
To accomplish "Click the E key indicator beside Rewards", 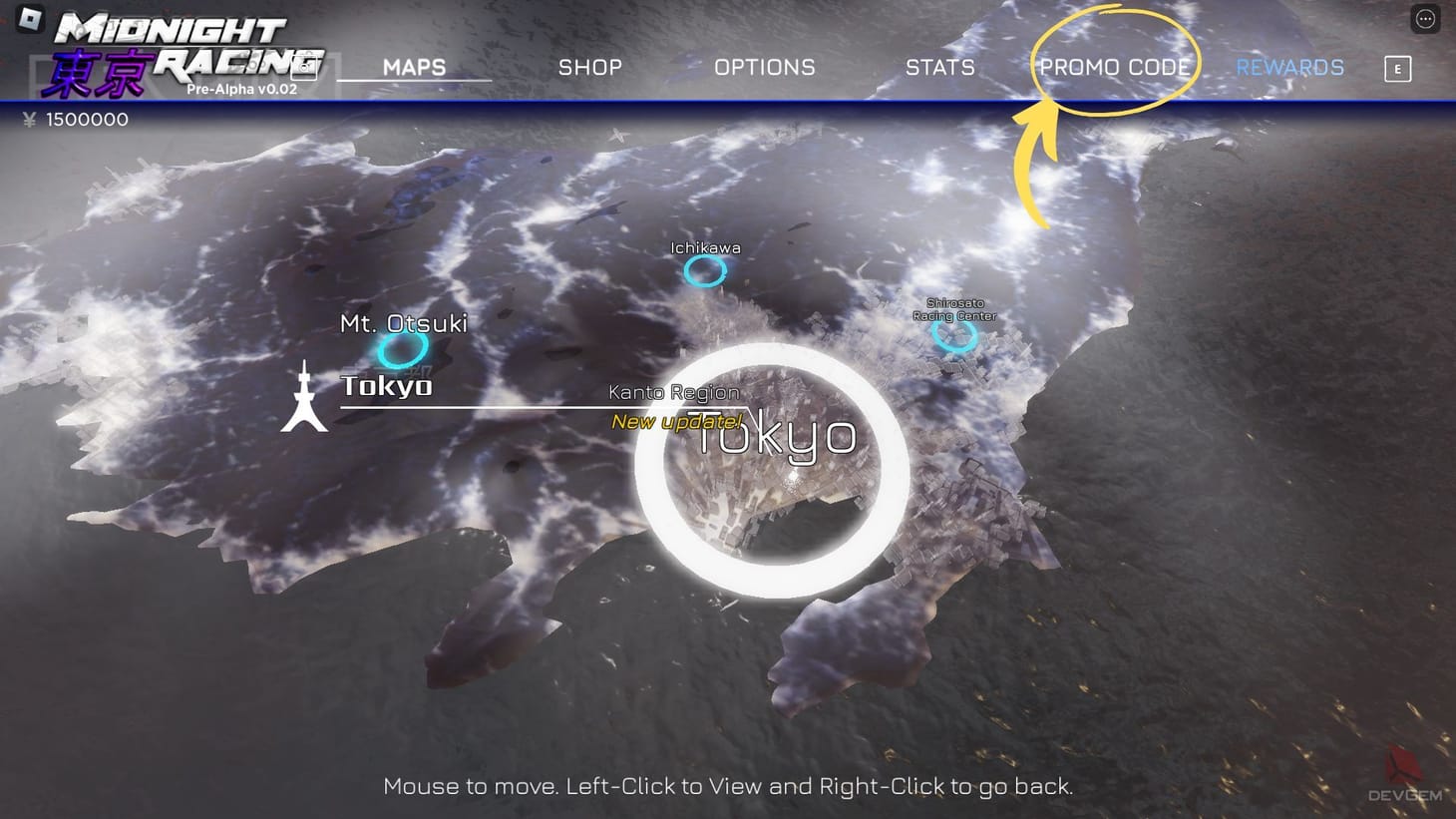I will 1398,69.
